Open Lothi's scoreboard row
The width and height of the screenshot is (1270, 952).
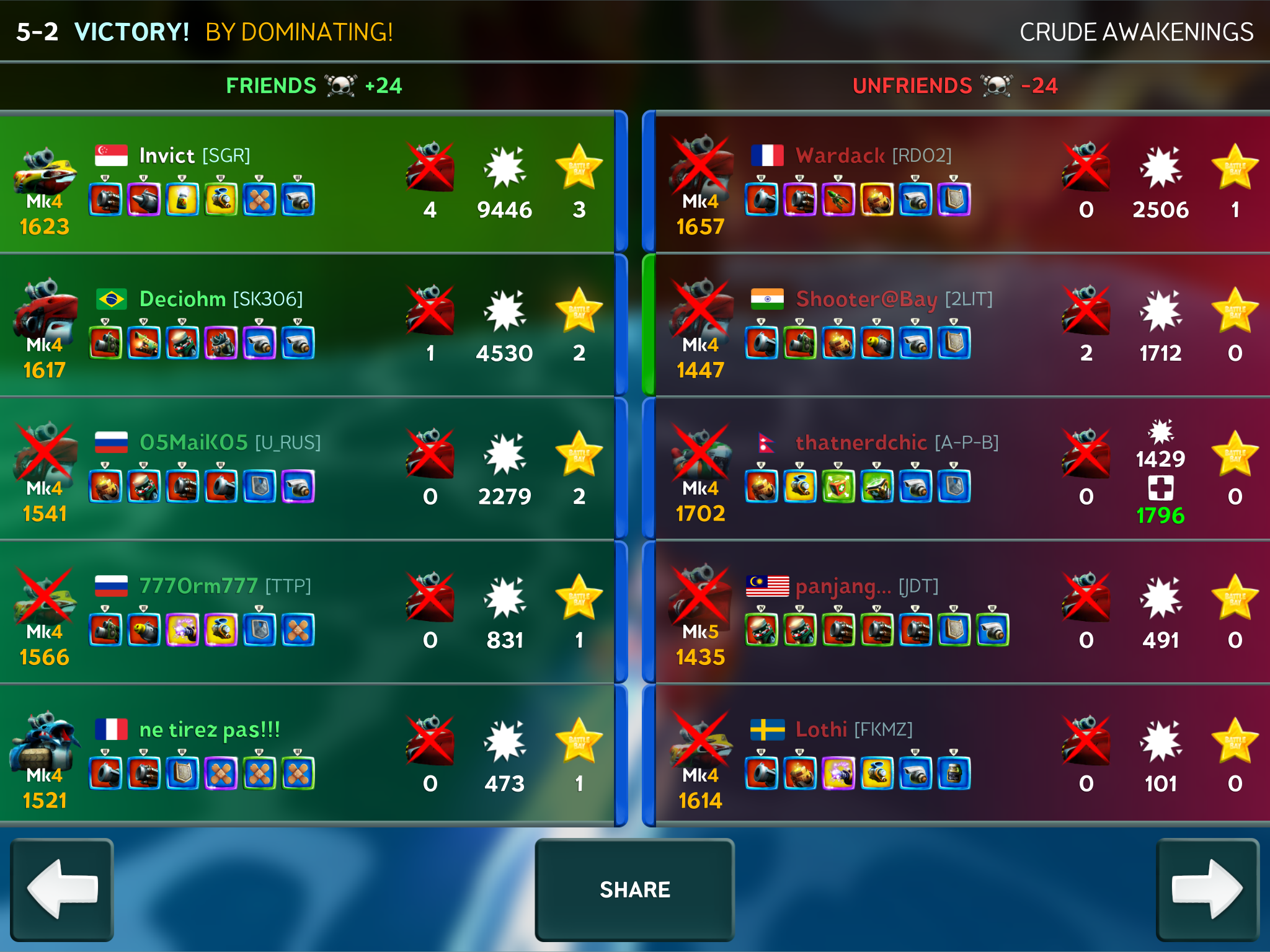coord(961,756)
